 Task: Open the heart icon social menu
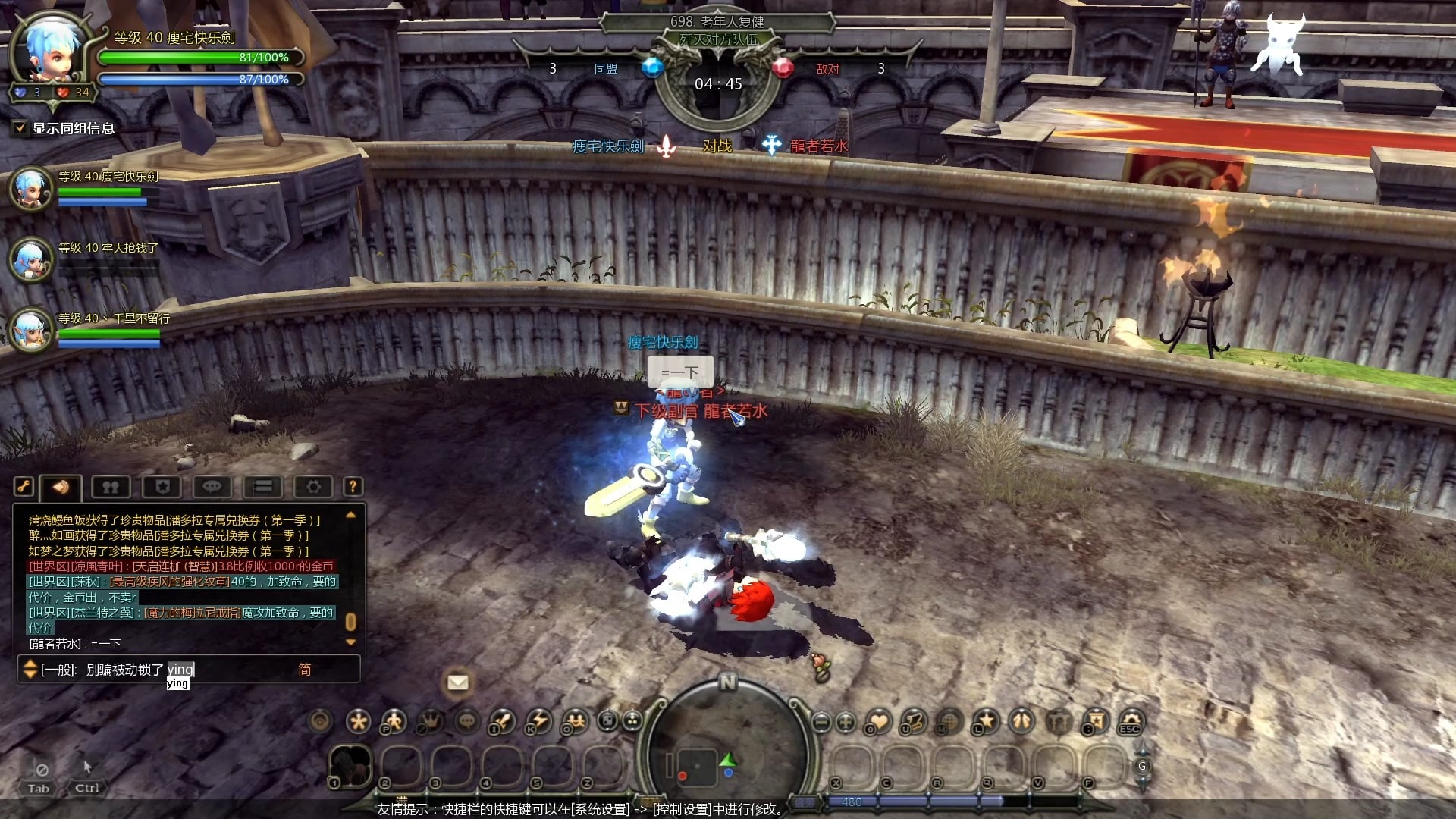click(879, 721)
